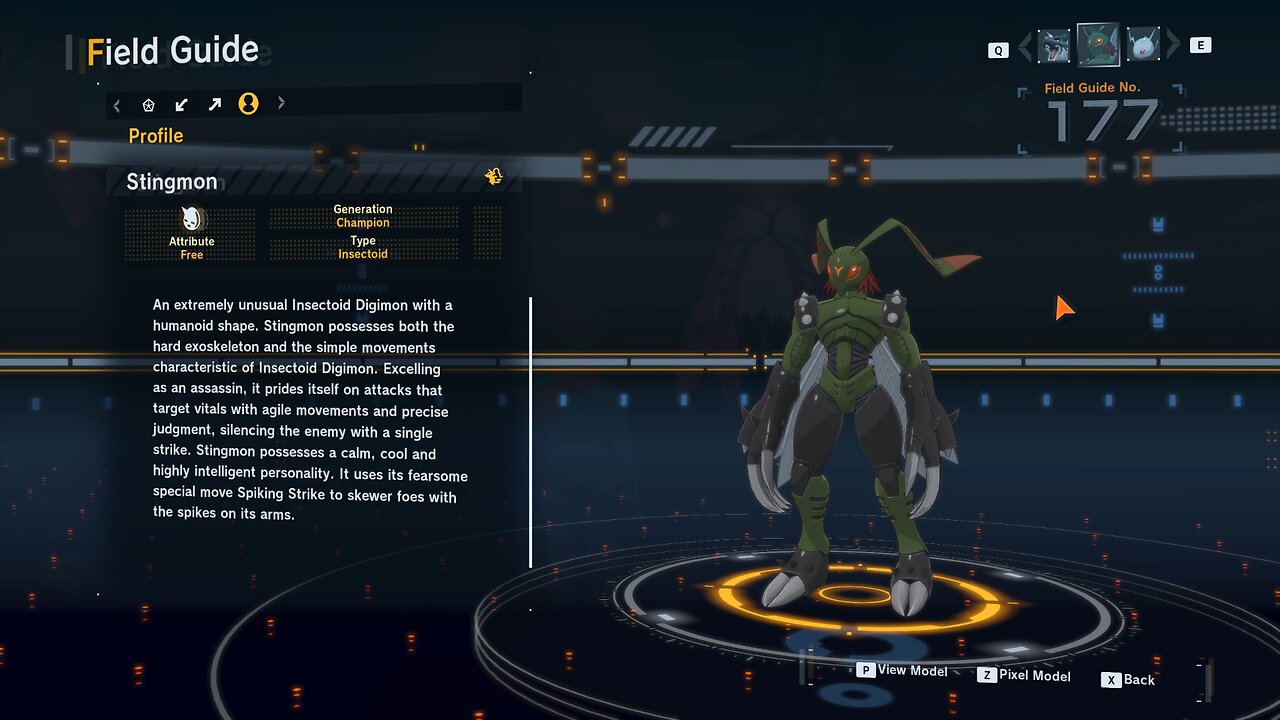Image resolution: width=1280 pixels, height=720 pixels.
Task: Click the profile description scrollbar
Action: click(530, 432)
